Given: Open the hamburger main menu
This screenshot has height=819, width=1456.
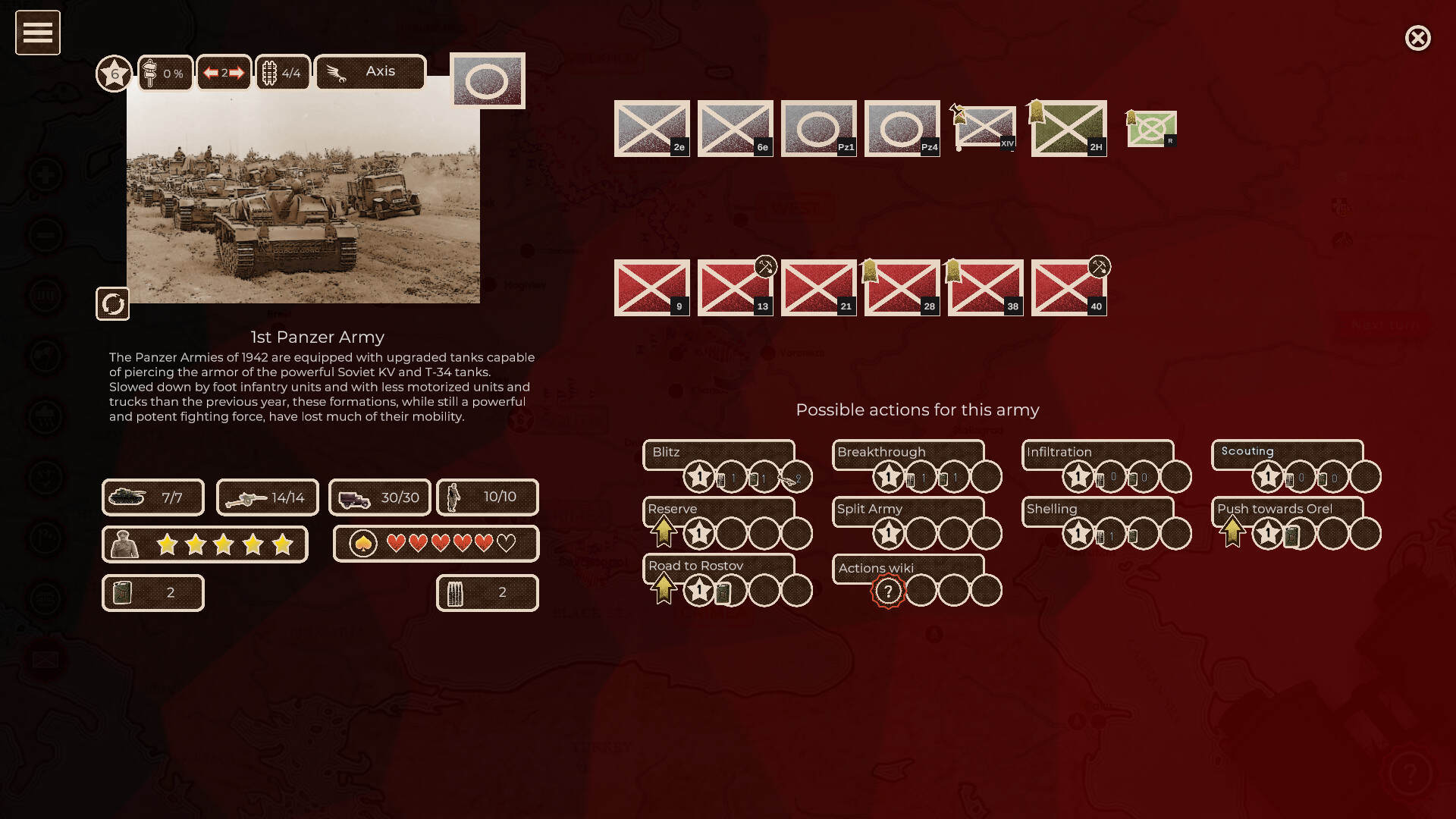Looking at the screenshot, I should point(37,32).
